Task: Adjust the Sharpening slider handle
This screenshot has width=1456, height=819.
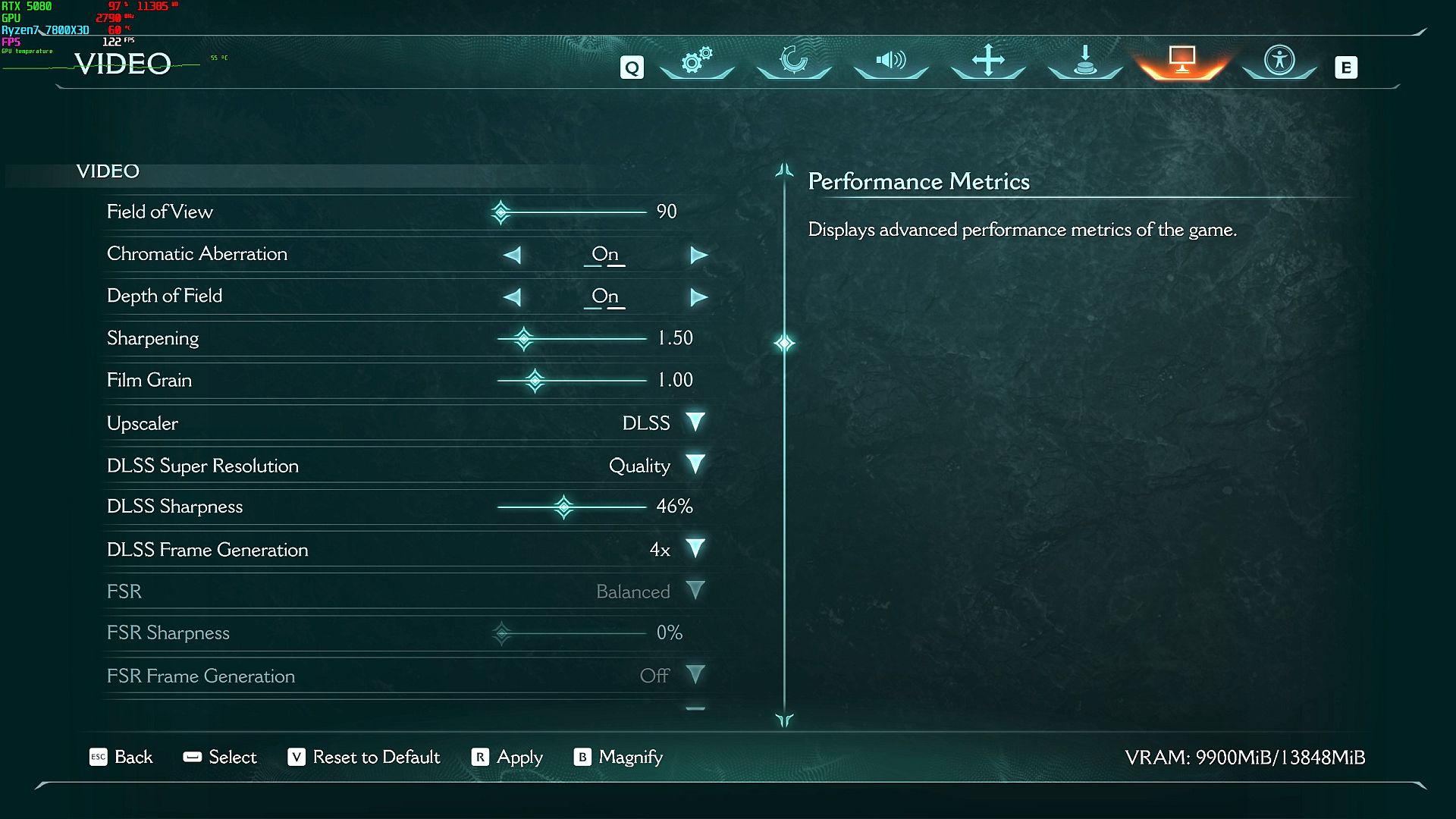Action: (x=523, y=338)
